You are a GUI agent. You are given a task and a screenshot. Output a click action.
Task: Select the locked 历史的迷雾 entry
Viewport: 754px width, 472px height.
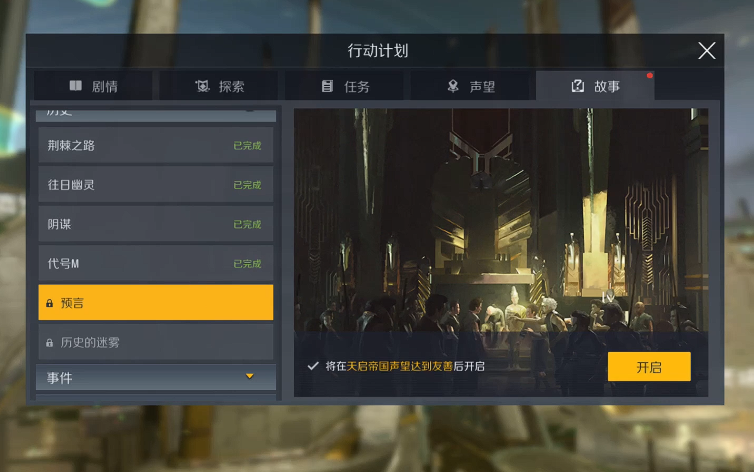point(155,342)
